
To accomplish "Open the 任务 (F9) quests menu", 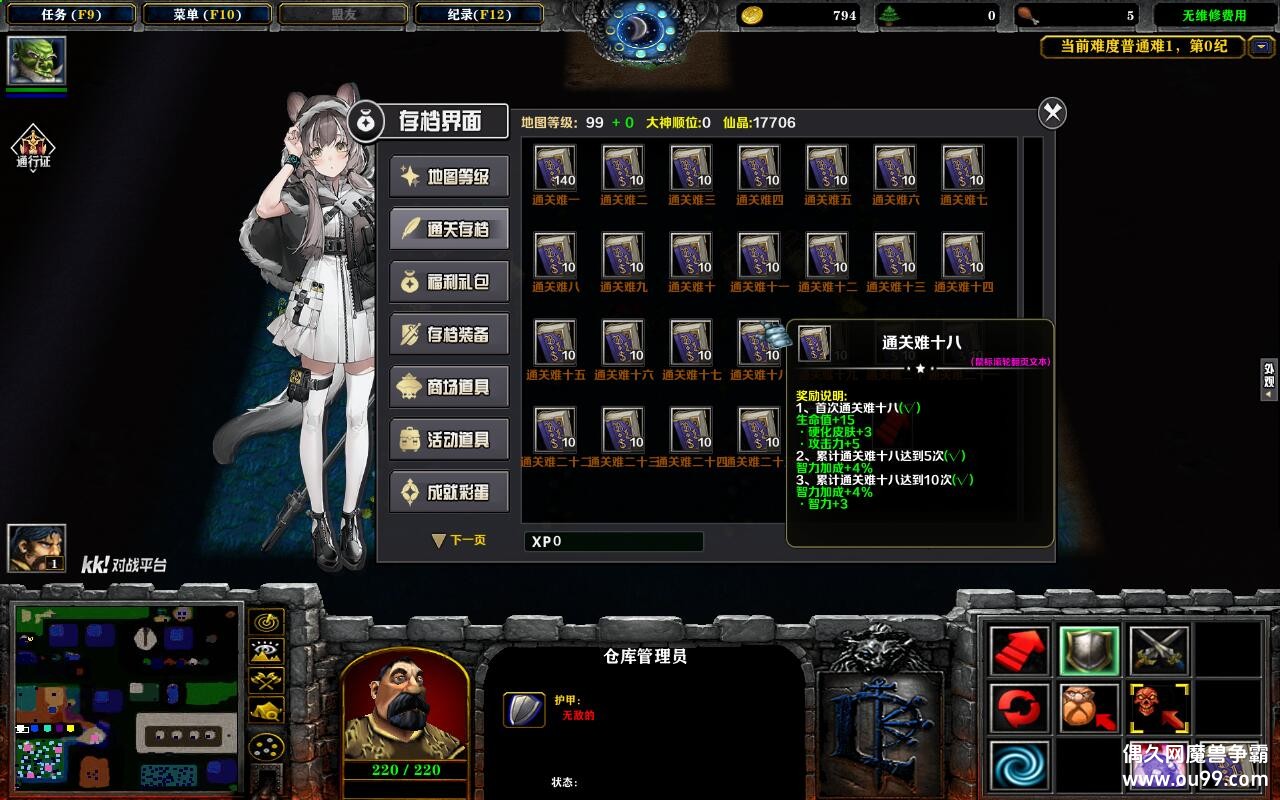I will [x=68, y=15].
